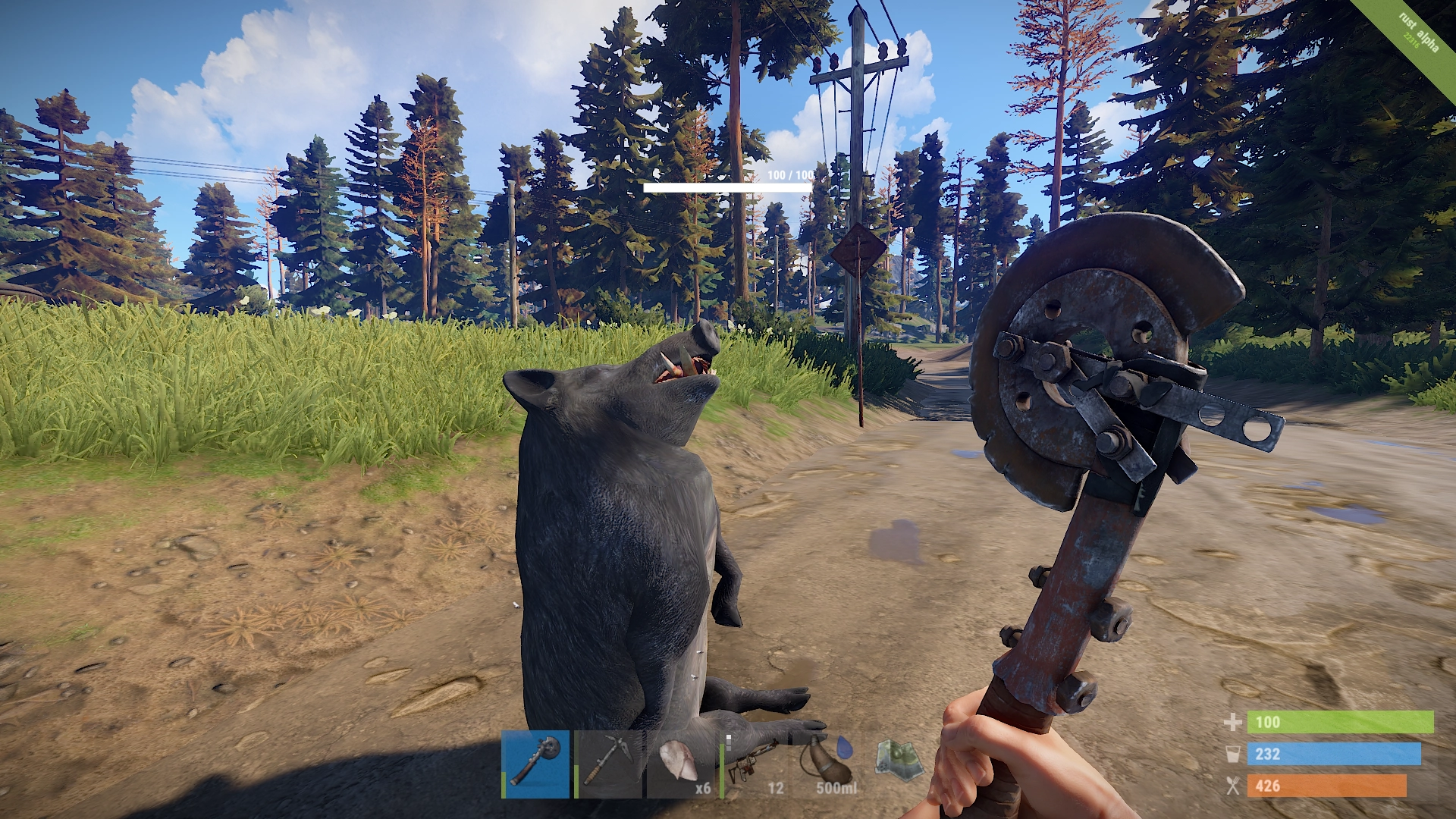Equip the pickaxe from the hotbar
Screen dimensions: 1456x819
pyautogui.click(x=608, y=764)
